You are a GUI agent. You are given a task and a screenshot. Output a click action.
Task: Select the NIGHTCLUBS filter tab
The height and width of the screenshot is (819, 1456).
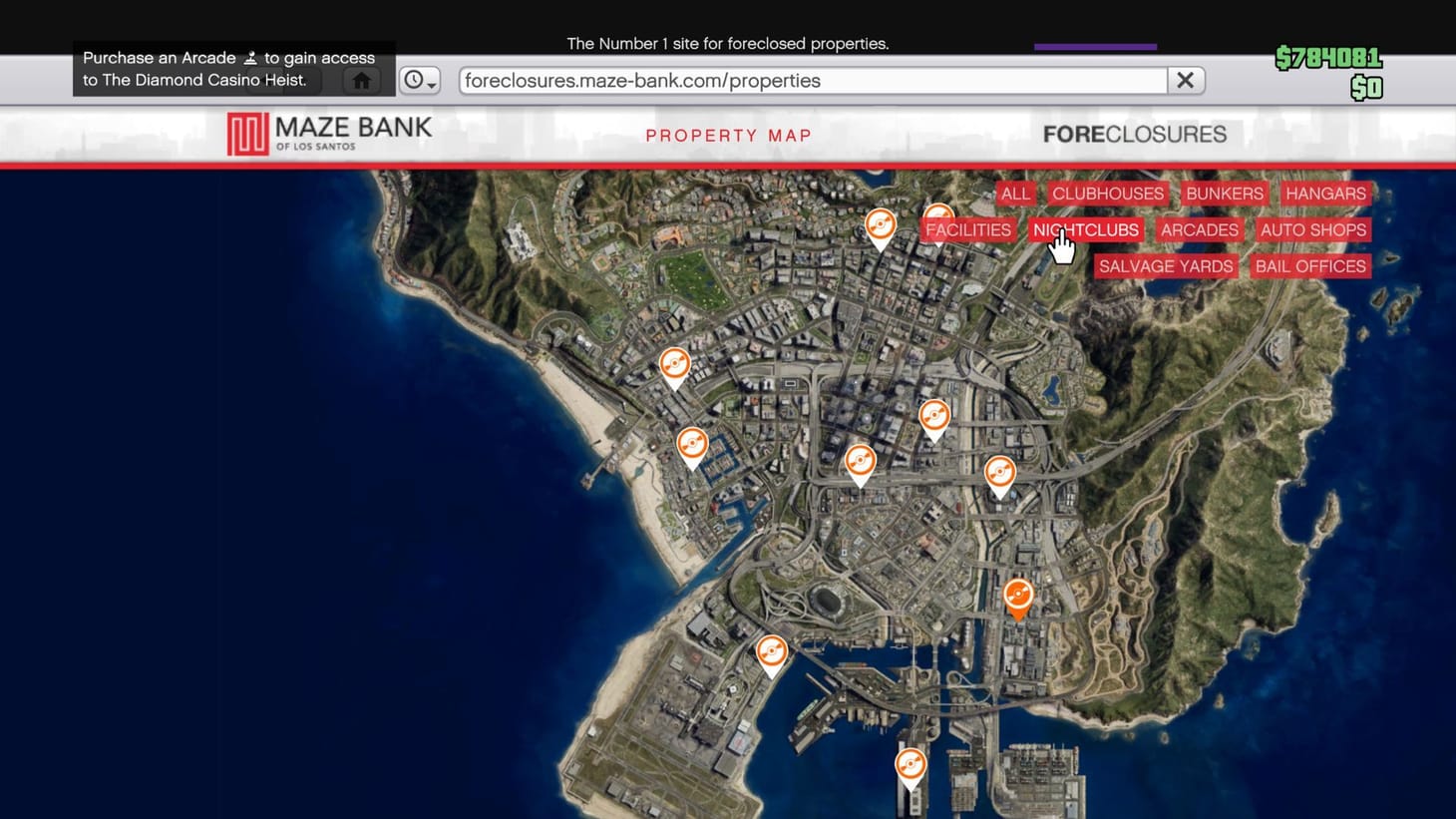tap(1085, 229)
